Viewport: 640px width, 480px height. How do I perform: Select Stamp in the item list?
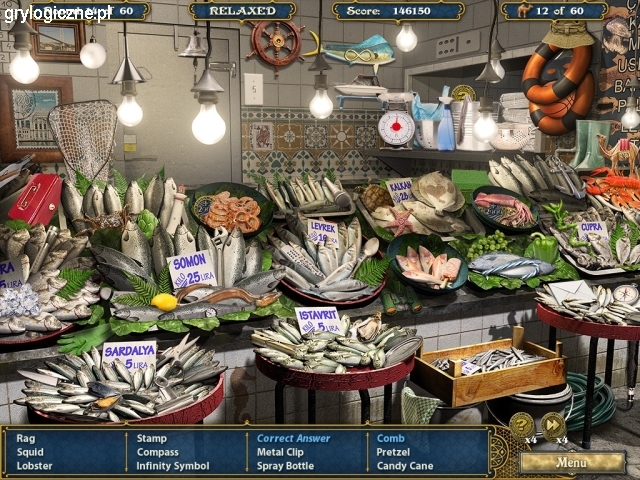coord(152,438)
